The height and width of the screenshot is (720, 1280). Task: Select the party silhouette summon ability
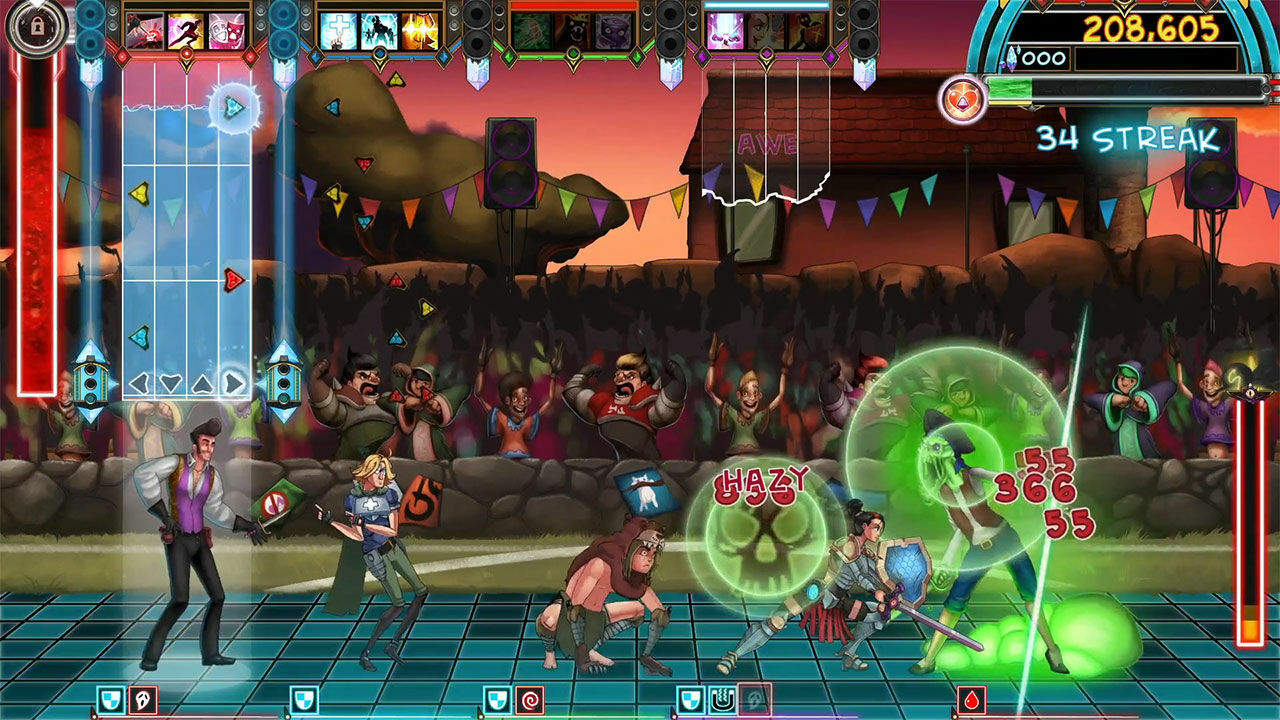click(x=379, y=30)
